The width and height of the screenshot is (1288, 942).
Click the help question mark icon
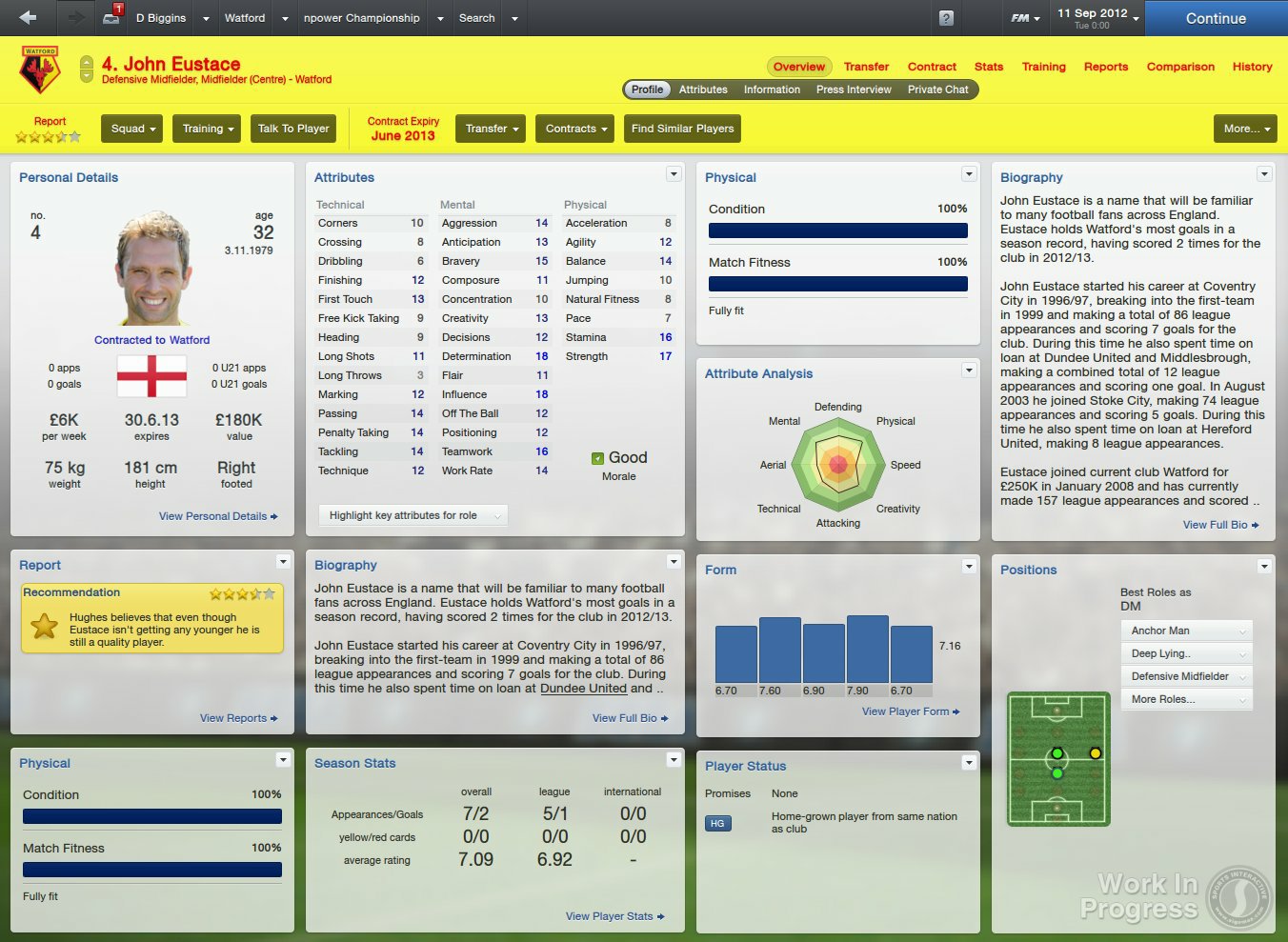tap(946, 18)
